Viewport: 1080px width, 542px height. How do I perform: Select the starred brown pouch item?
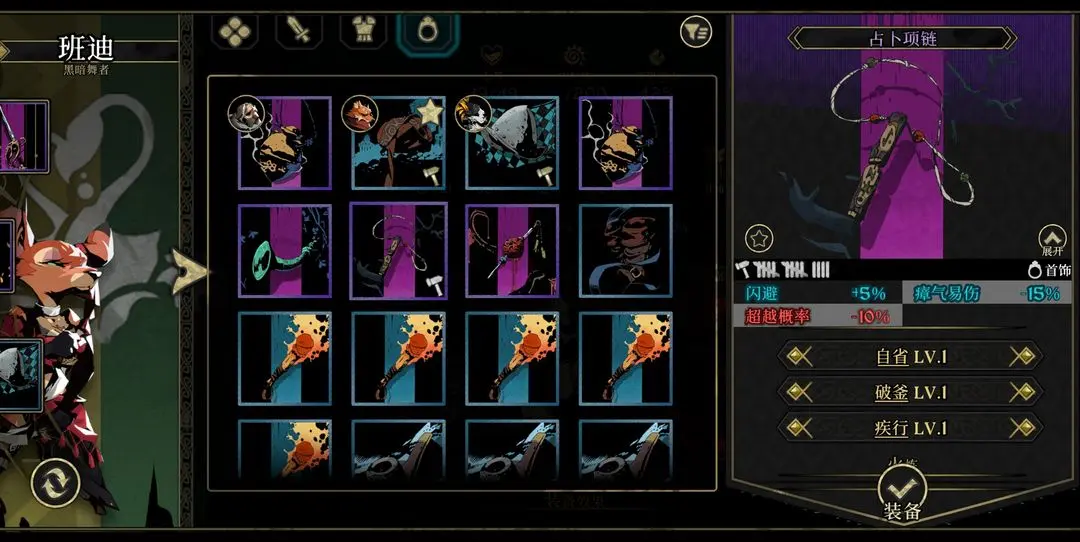(x=398, y=143)
